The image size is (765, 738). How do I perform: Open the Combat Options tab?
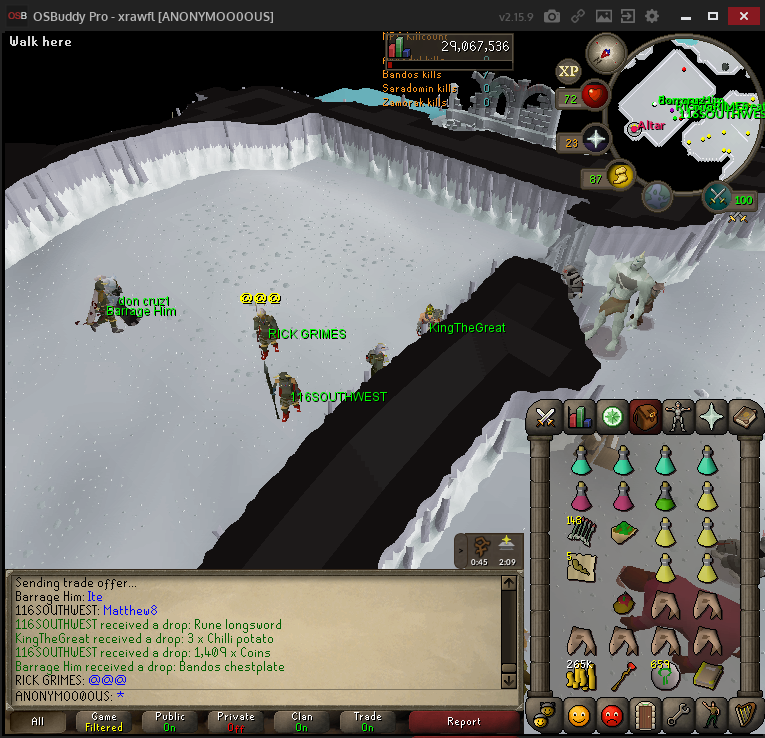pos(545,416)
